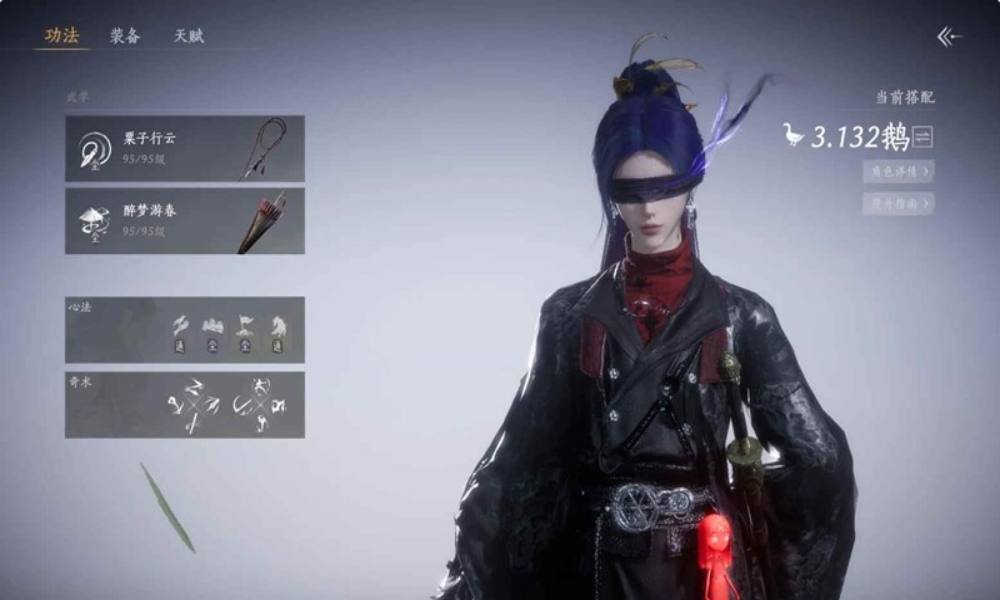This screenshot has height=600, width=1000.
Task: Open the 提升指南 upgrade guide
Action: (x=898, y=203)
